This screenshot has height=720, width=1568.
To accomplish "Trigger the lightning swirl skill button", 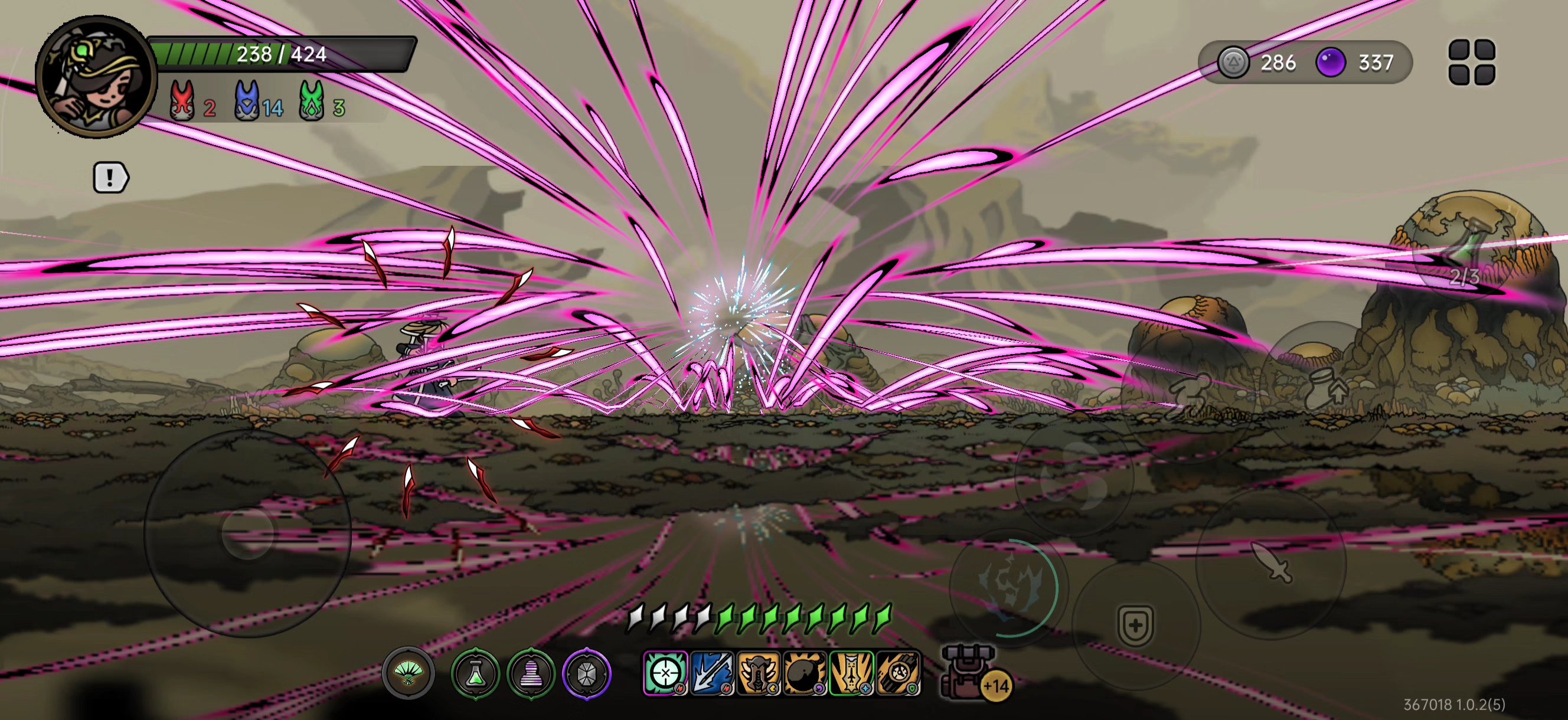I will pyautogui.click(x=1007, y=585).
